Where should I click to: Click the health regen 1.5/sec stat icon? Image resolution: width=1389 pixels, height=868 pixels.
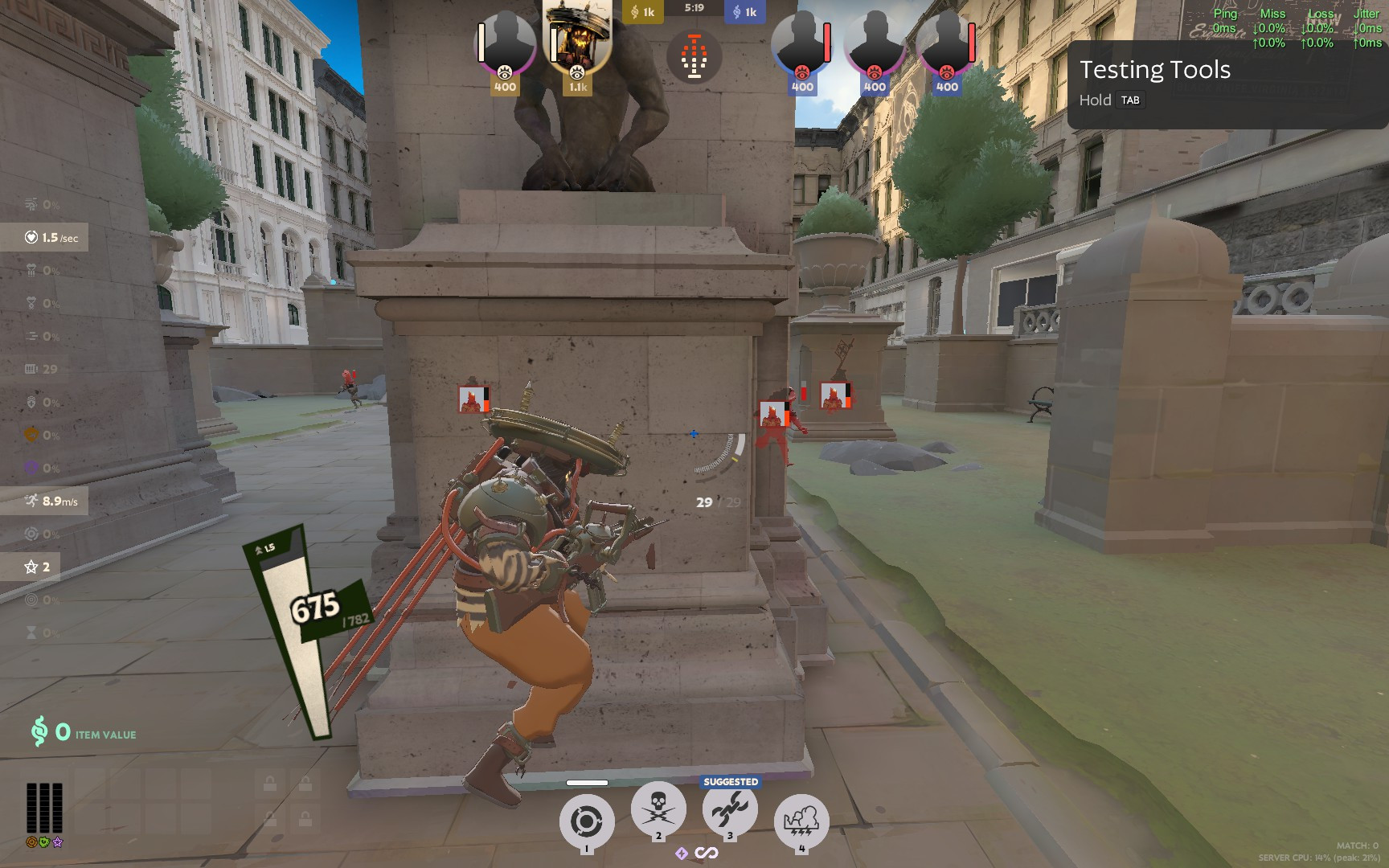[30, 238]
